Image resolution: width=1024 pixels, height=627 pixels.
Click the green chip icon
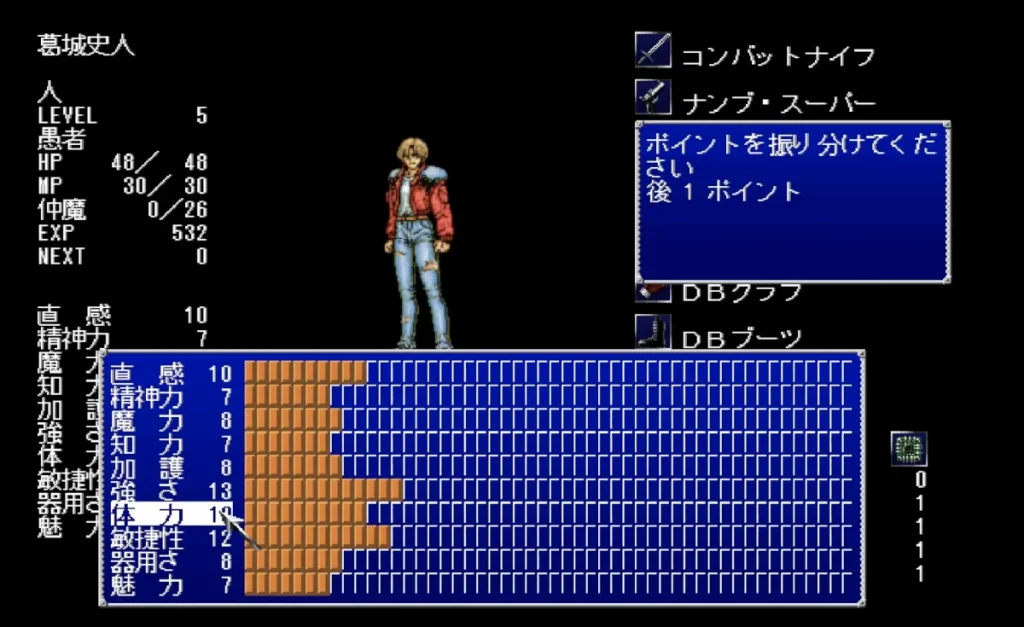pos(909,449)
